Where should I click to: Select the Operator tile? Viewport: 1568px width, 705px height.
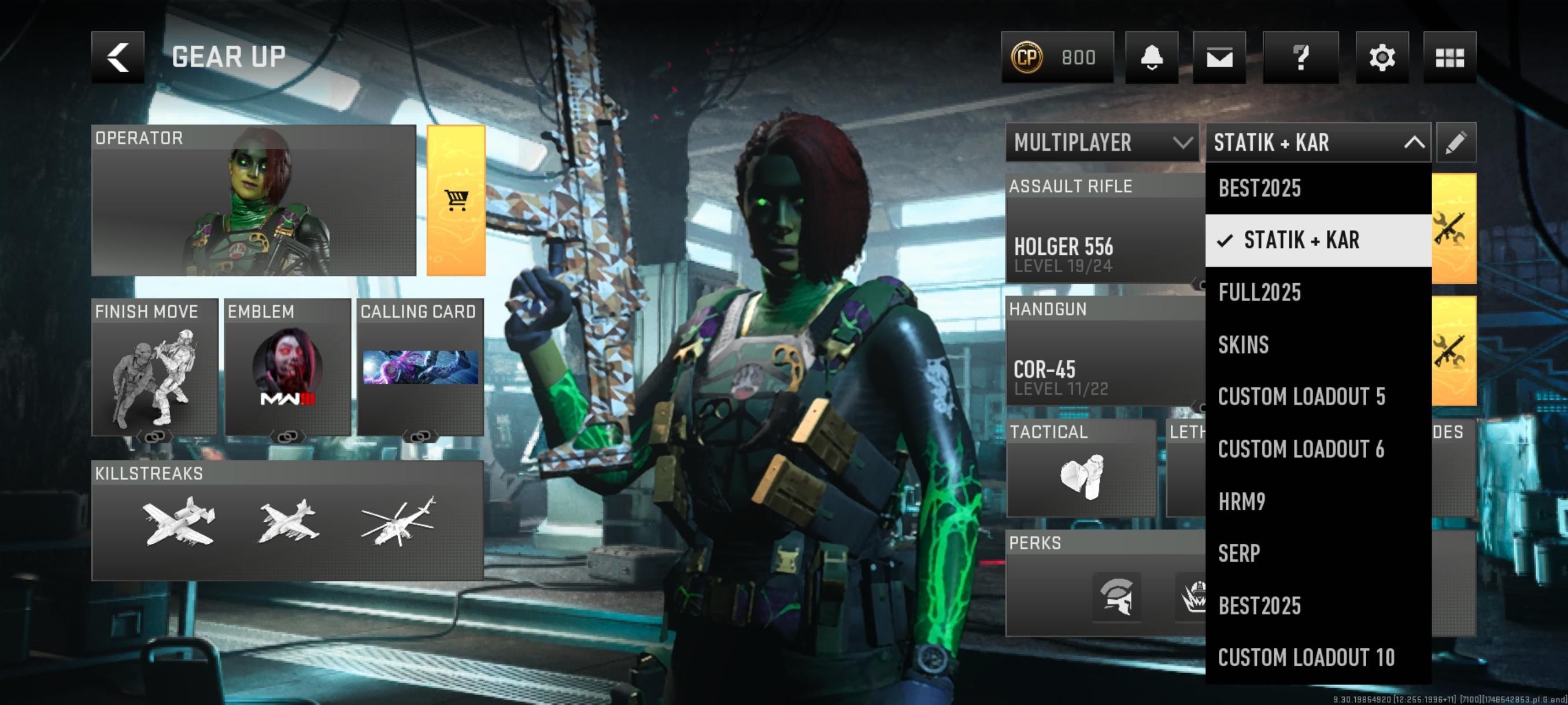(253, 201)
